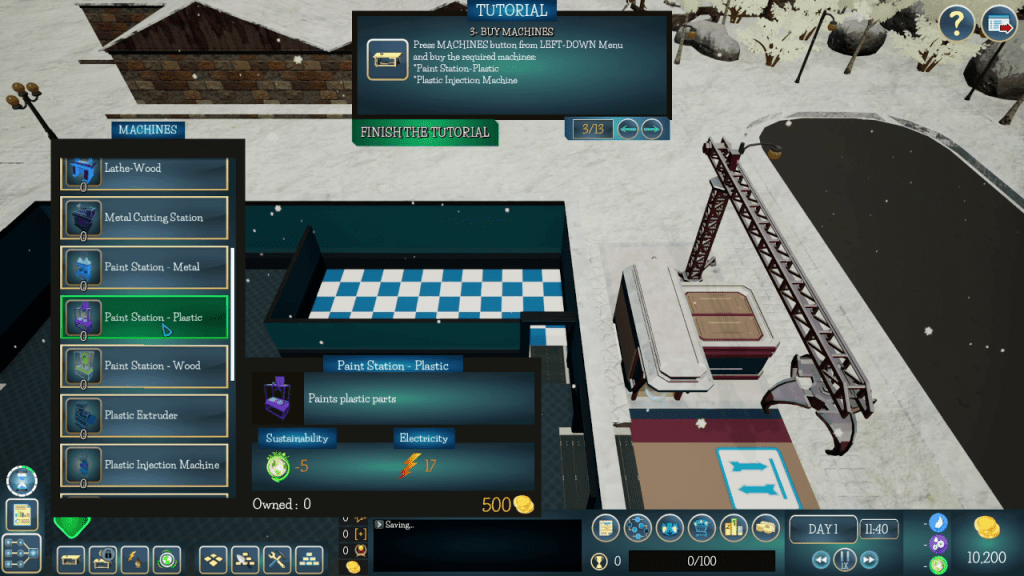Pause the game at 1x speed control
This screenshot has height=576, width=1024.
point(845,560)
